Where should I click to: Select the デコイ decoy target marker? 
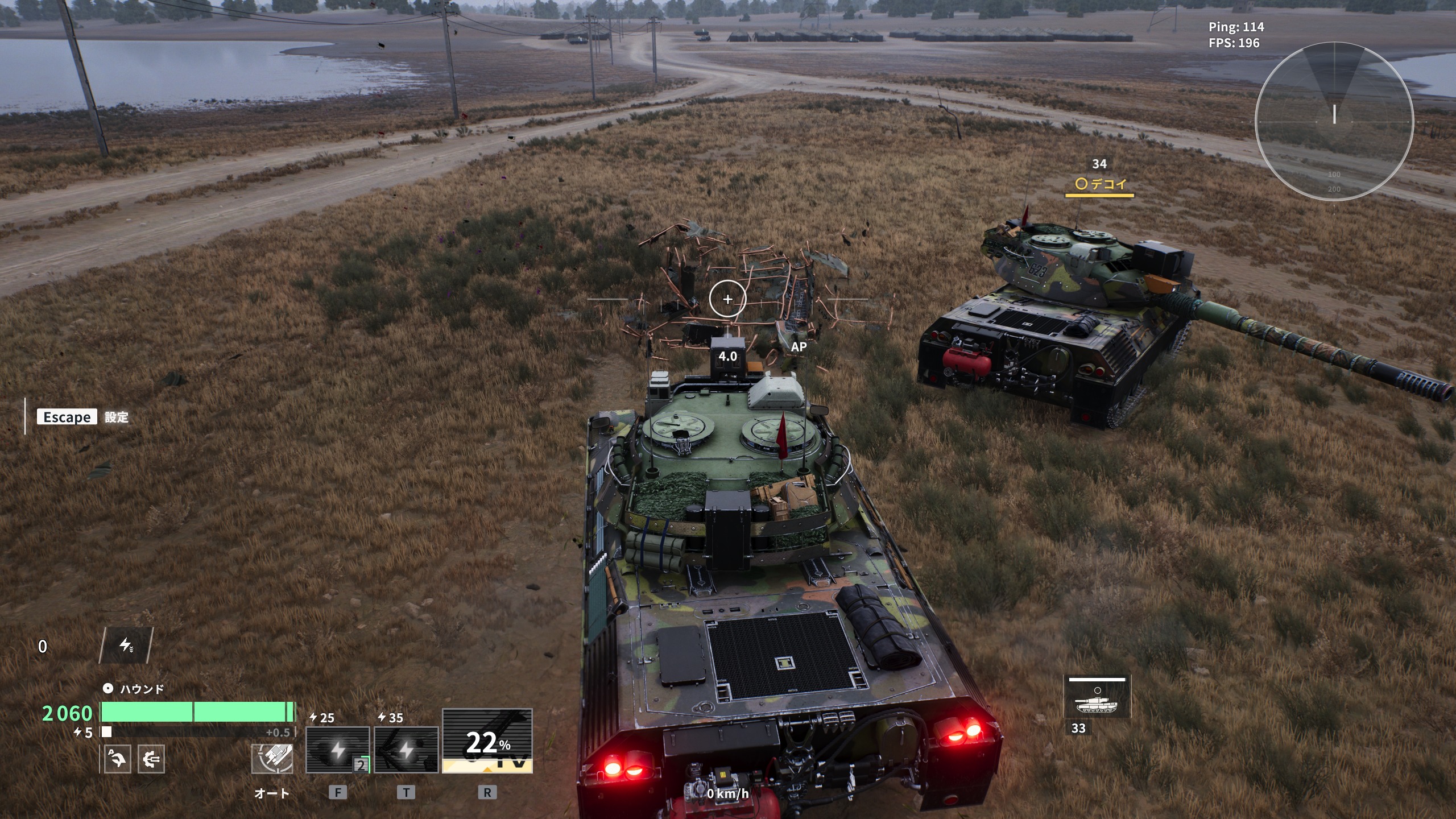(1100, 184)
